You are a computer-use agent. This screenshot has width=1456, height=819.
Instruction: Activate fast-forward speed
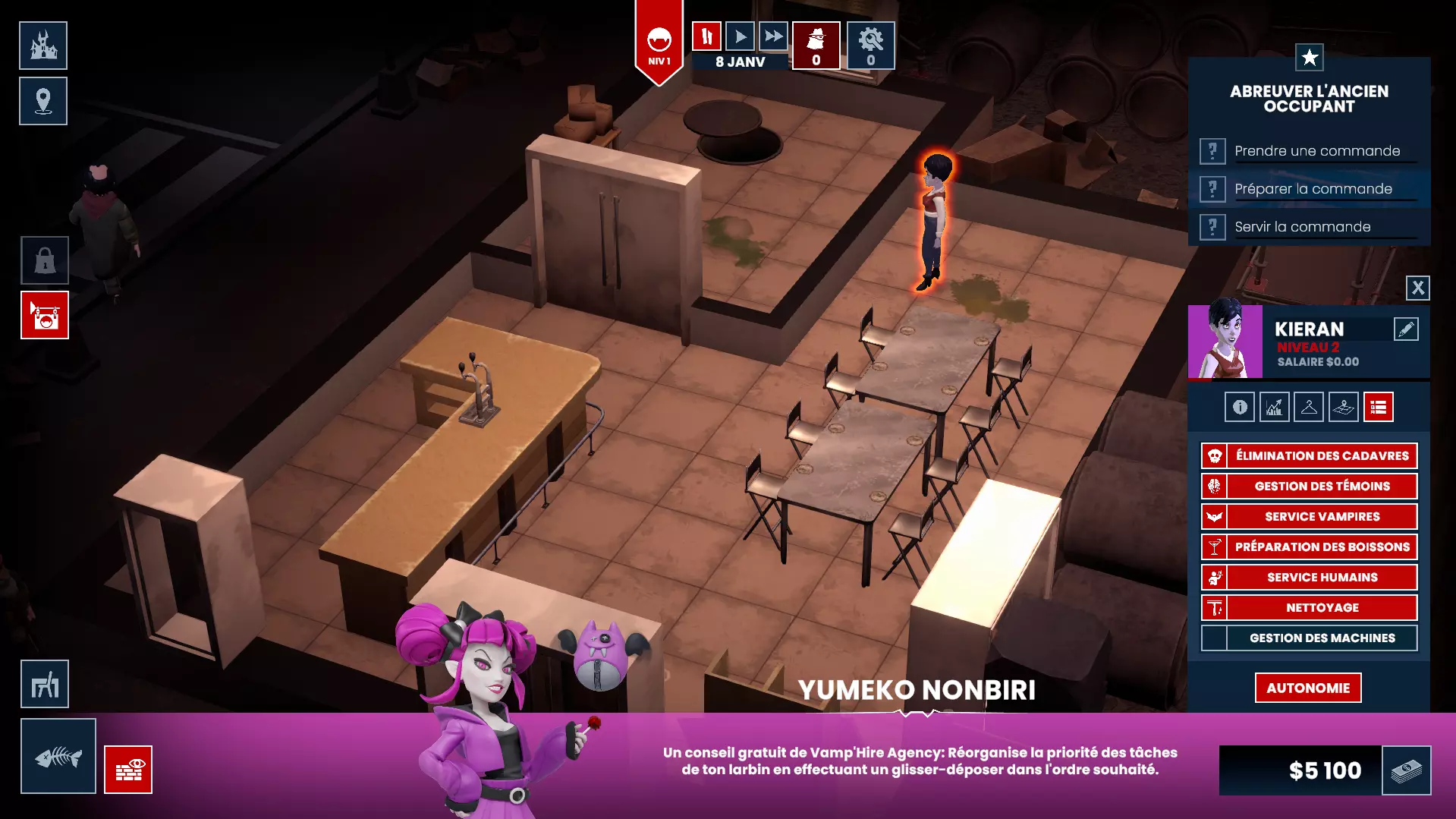[773, 36]
